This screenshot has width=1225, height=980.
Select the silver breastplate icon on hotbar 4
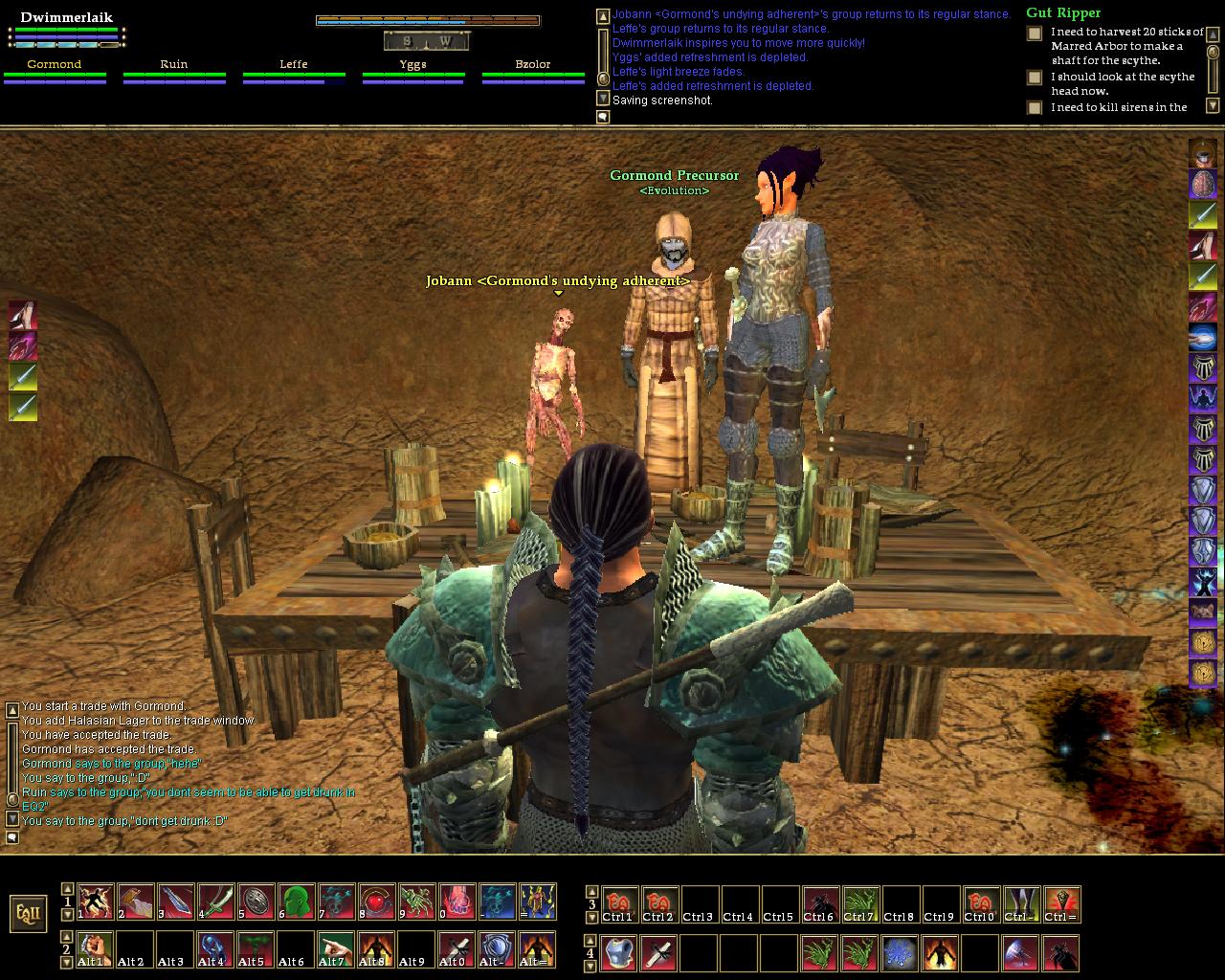pyautogui.click(x=619, y=953)
